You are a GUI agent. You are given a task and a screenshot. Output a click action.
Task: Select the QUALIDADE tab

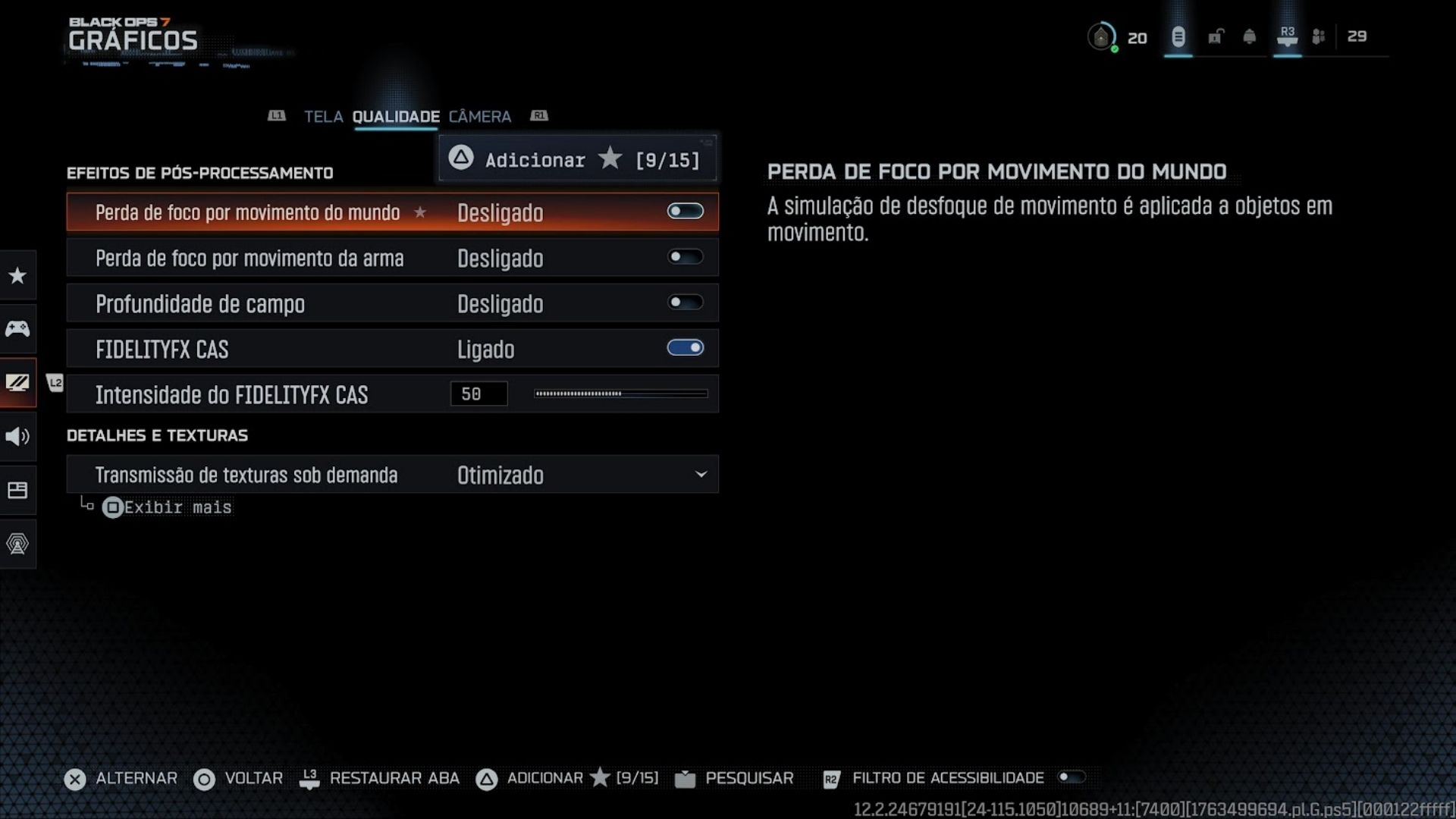[x=395, y=117]
